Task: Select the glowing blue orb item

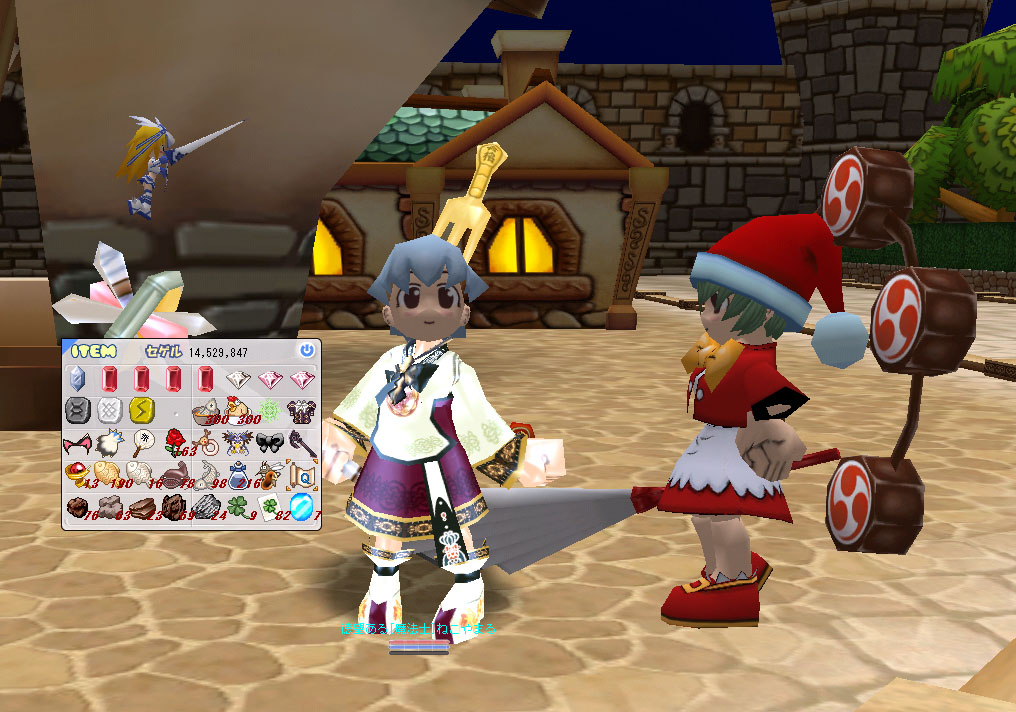Action: point(301,505)
